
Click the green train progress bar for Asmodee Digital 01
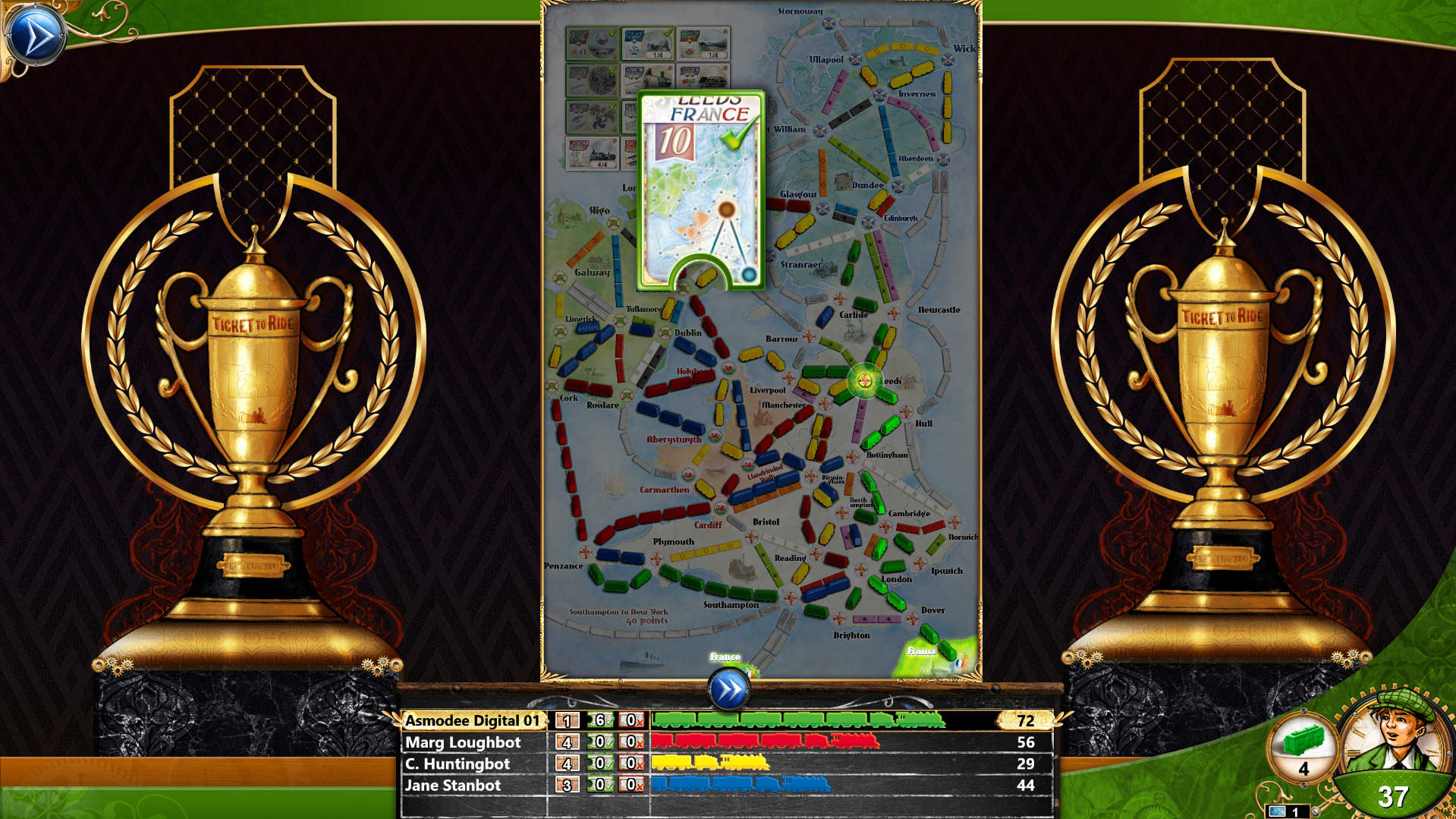pos(797,722)
